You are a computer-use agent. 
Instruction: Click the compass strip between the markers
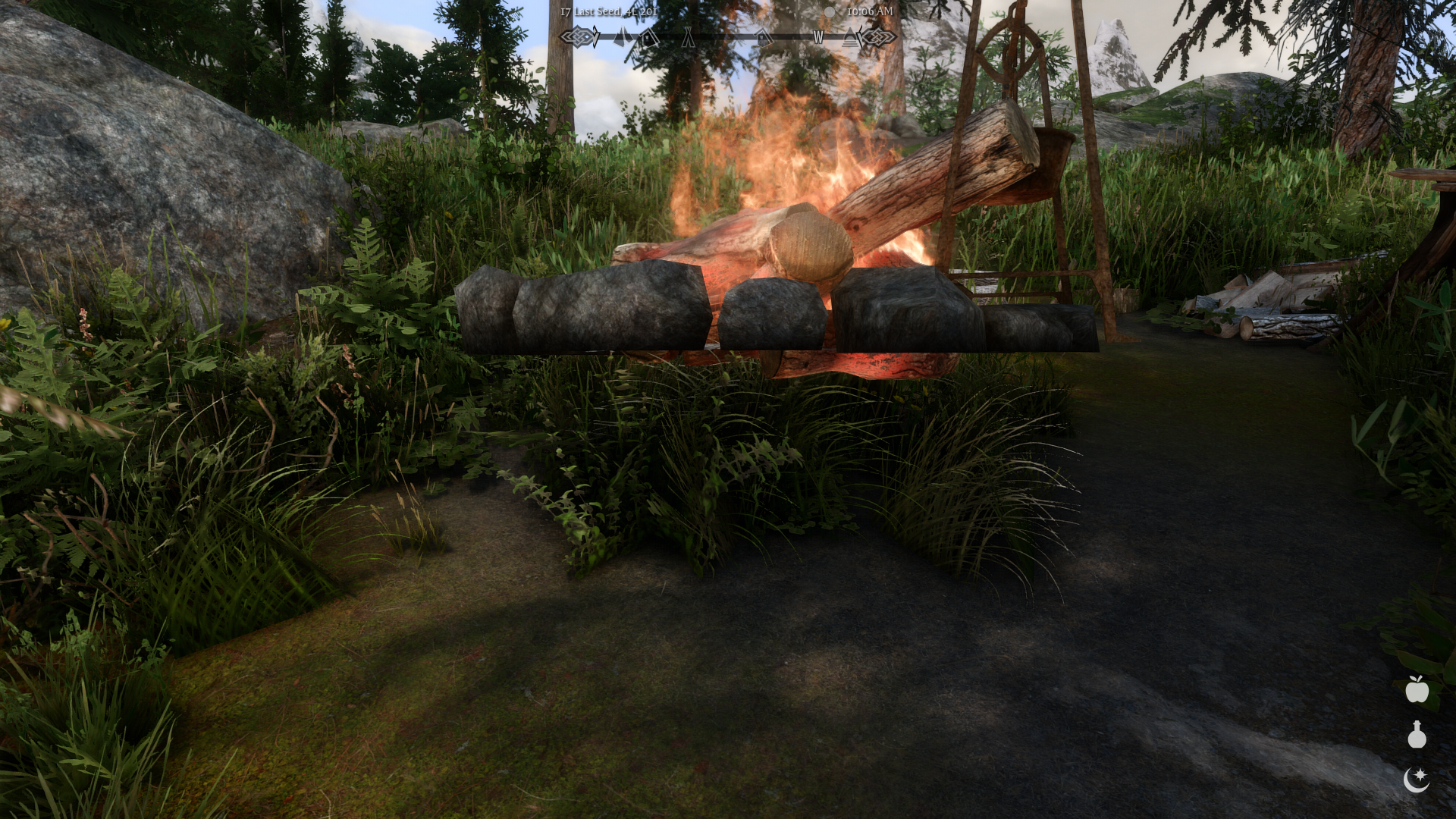point(728,36)
